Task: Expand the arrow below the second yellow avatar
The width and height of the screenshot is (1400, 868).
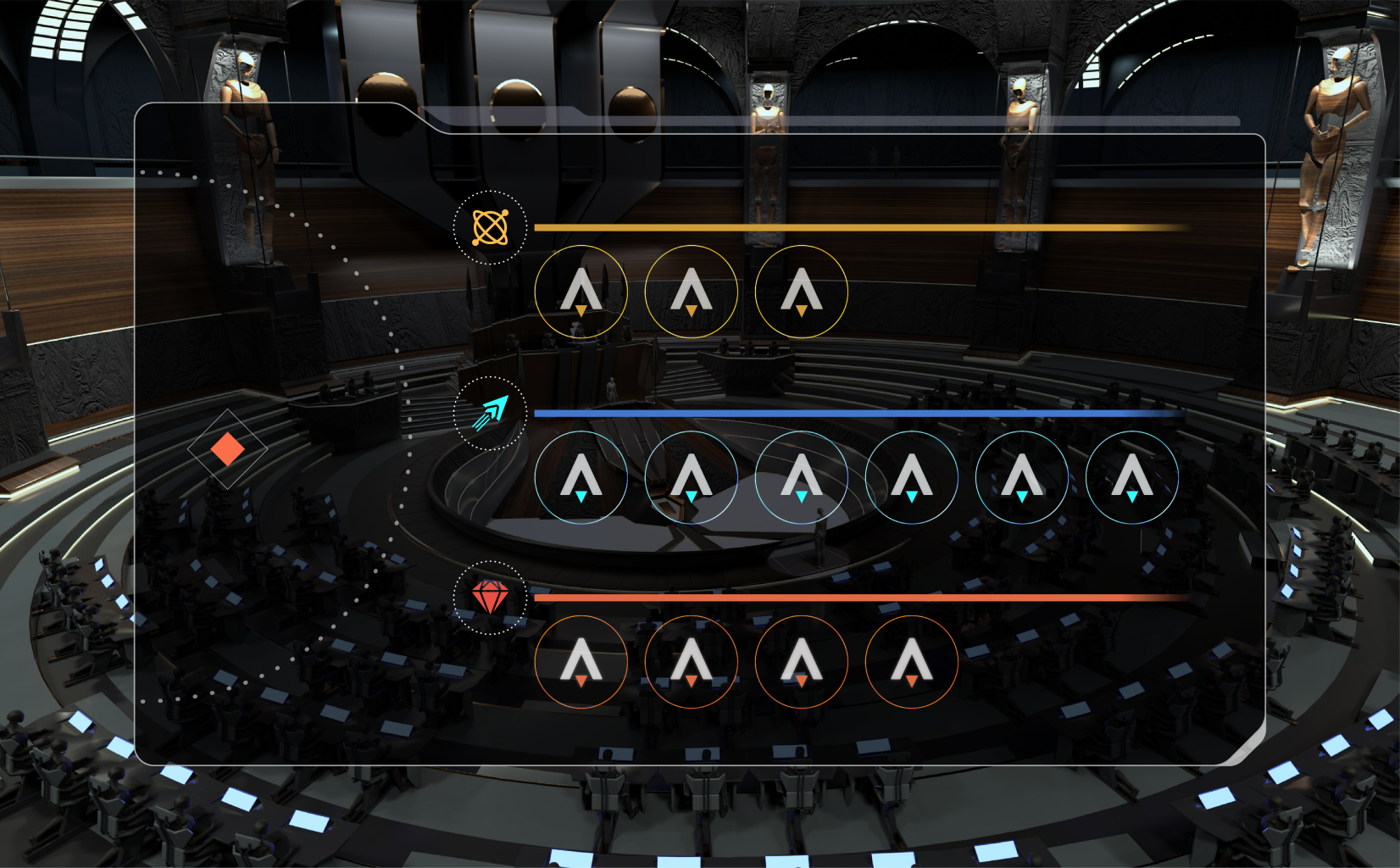Action: point(691,311)
